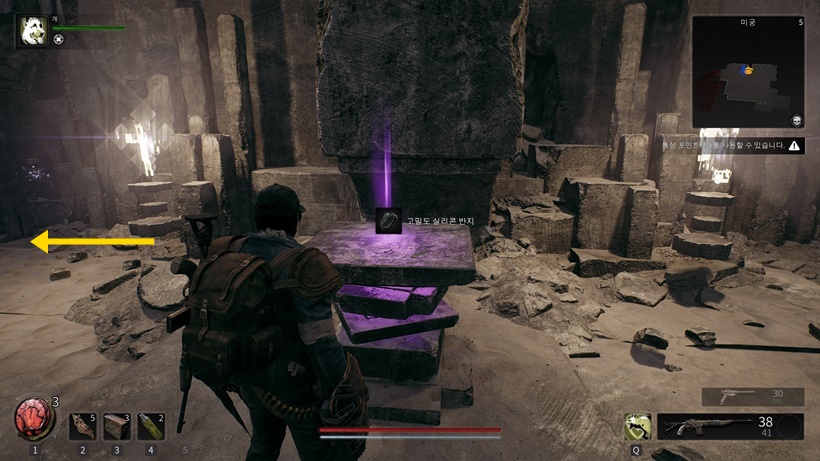Select the yellow vial in quick slot 4
This screenshot has width=820, height=461.
[x=151, y=427]
